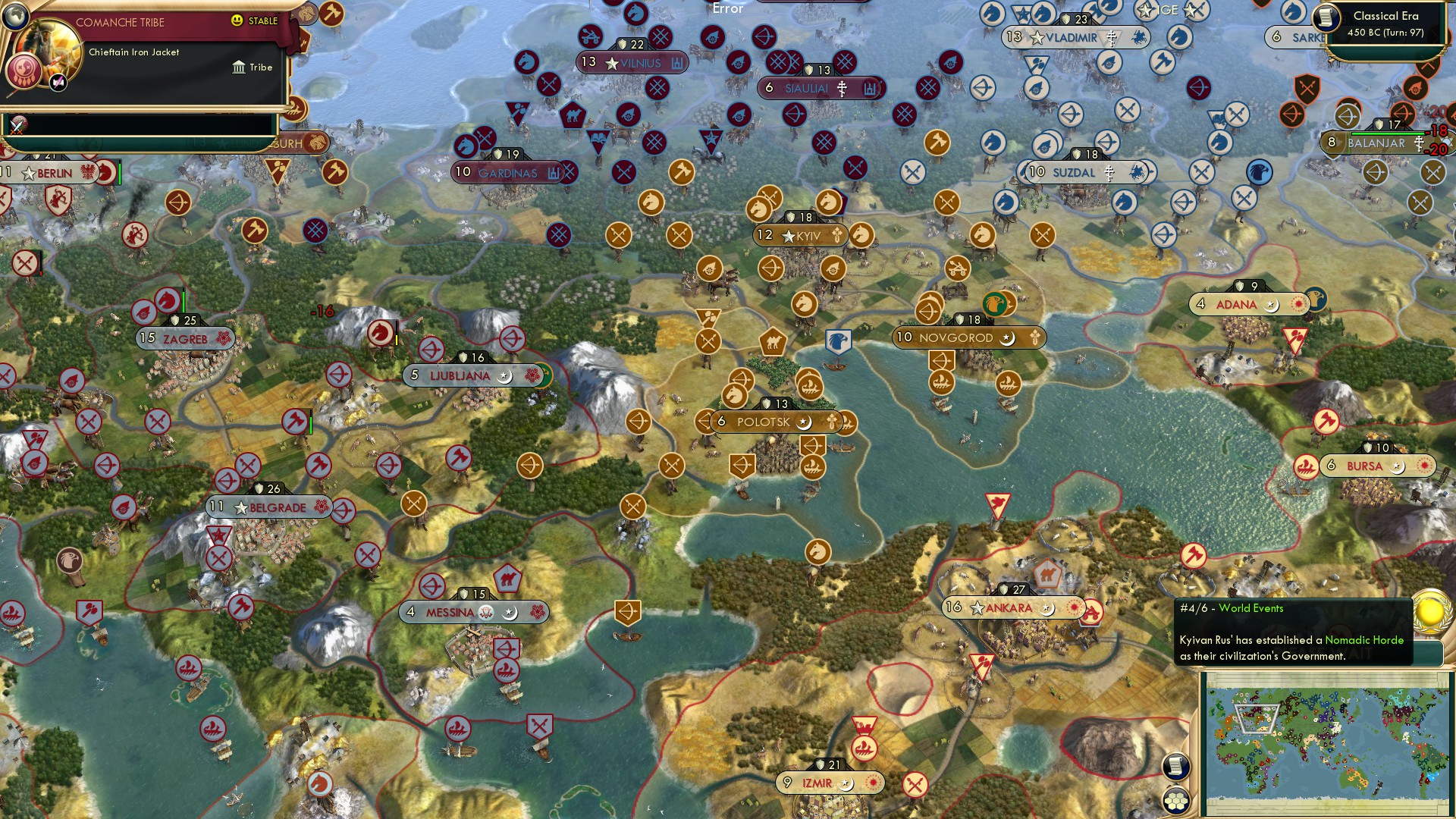Toggle the hex grid overlay button near the minimap

(1177, 802)
